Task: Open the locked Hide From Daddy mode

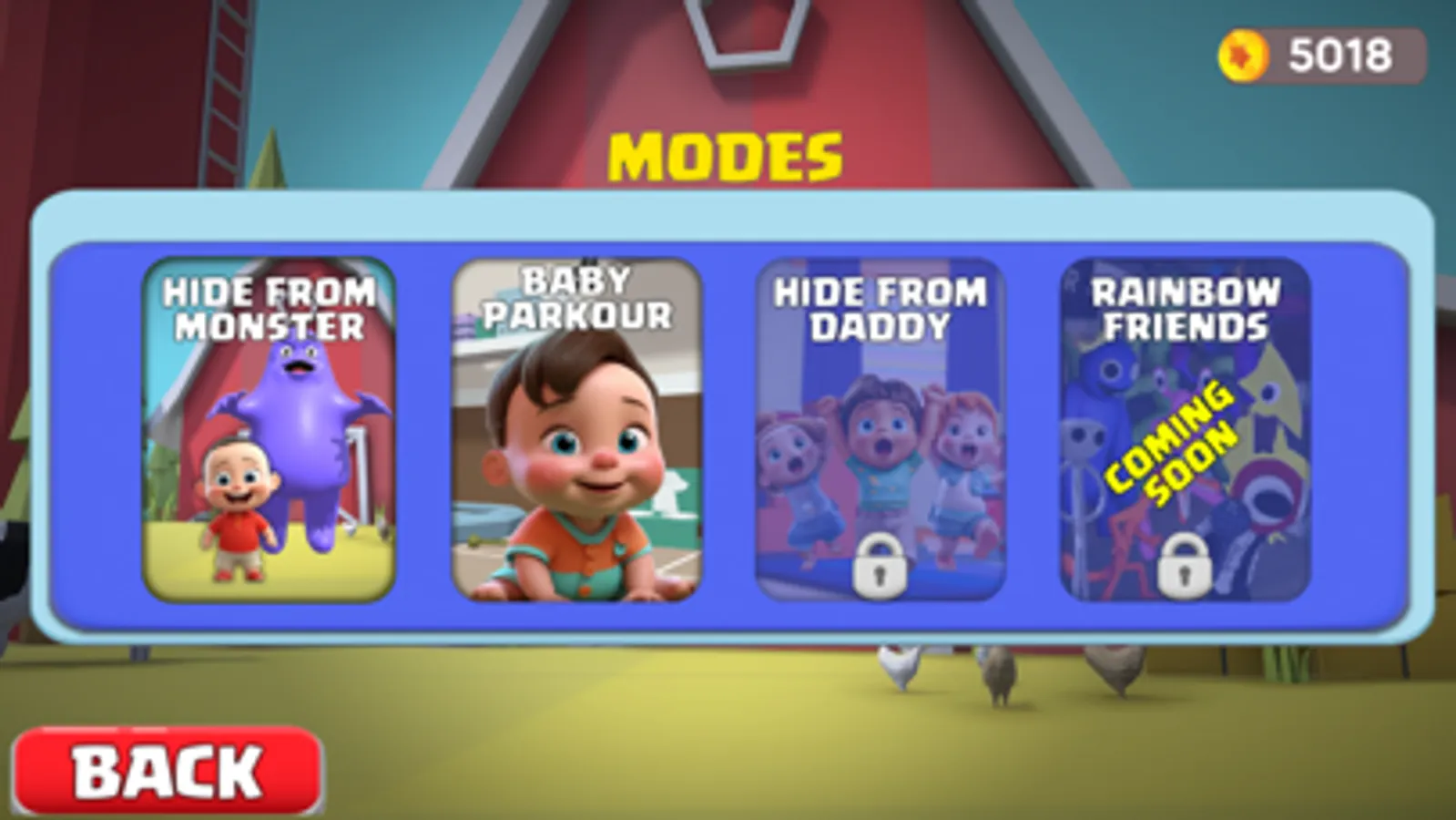Action: (x=879, y=428)
